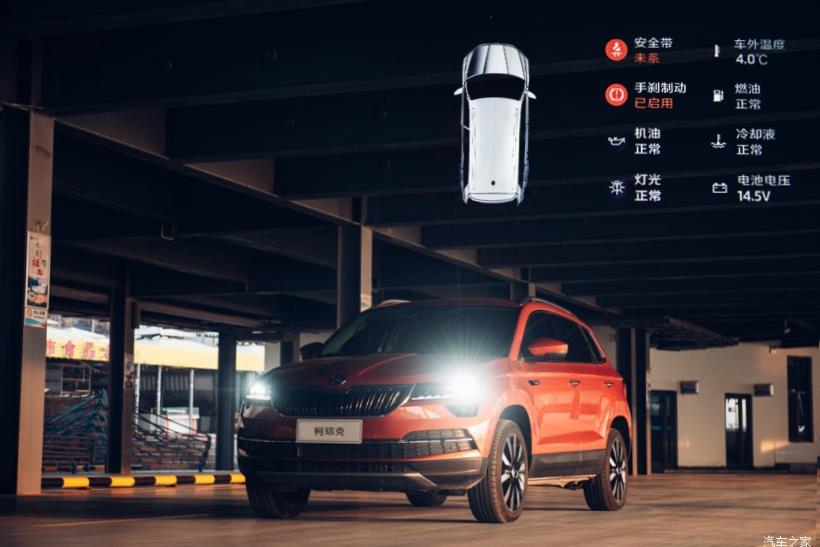Select the red seat belt warning icon
Image resolution: width=820 pixels, height=547 pixels.
pos(616,50)
